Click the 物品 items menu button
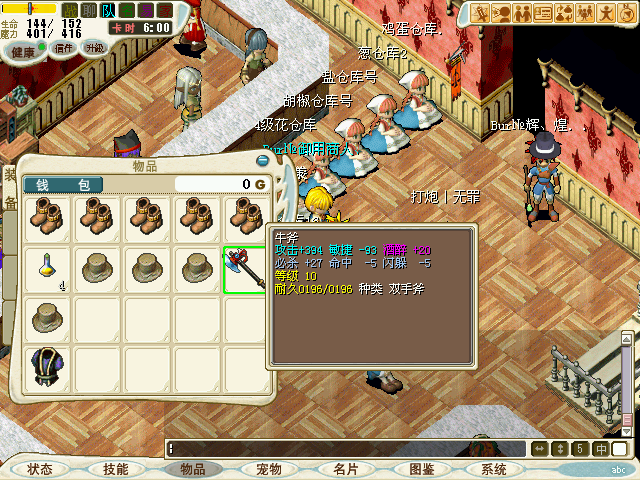Image resolution: width=640 pixels, height=480 pixels. click(192, 468)
